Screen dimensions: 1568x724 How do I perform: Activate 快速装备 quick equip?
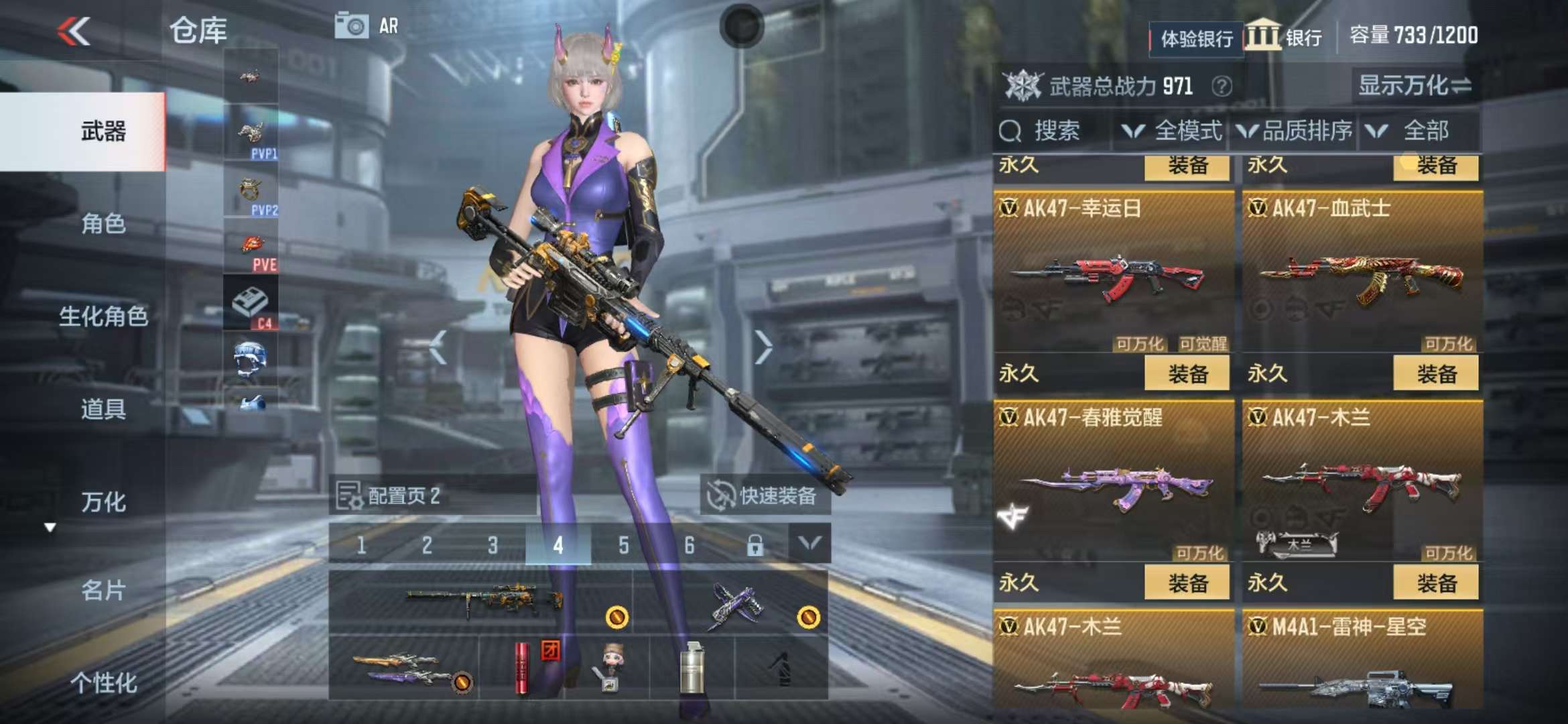click(764, 496)
